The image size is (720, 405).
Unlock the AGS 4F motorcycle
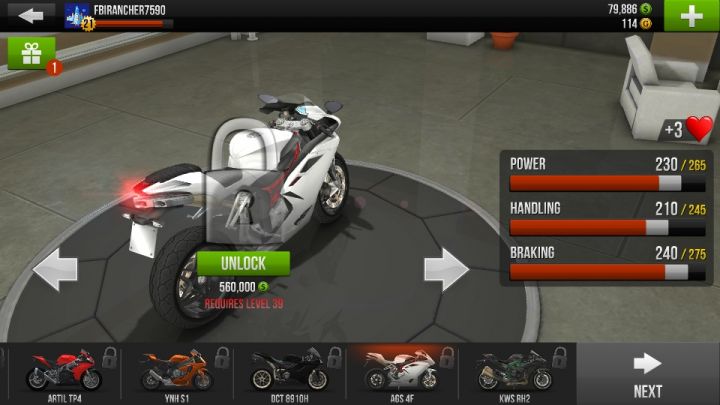243,263
